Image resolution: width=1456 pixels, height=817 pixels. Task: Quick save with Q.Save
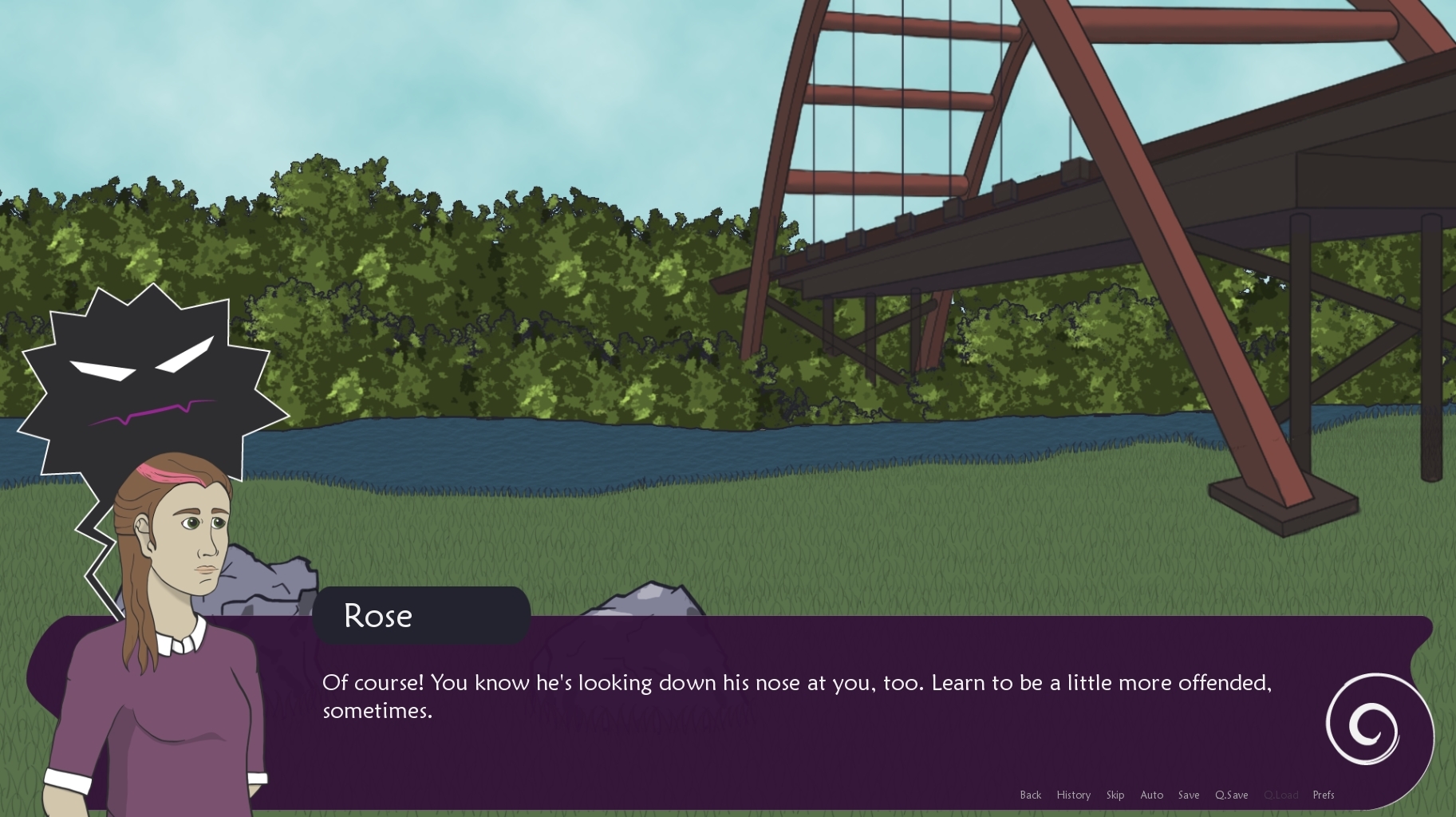[x=1231, y=795]
